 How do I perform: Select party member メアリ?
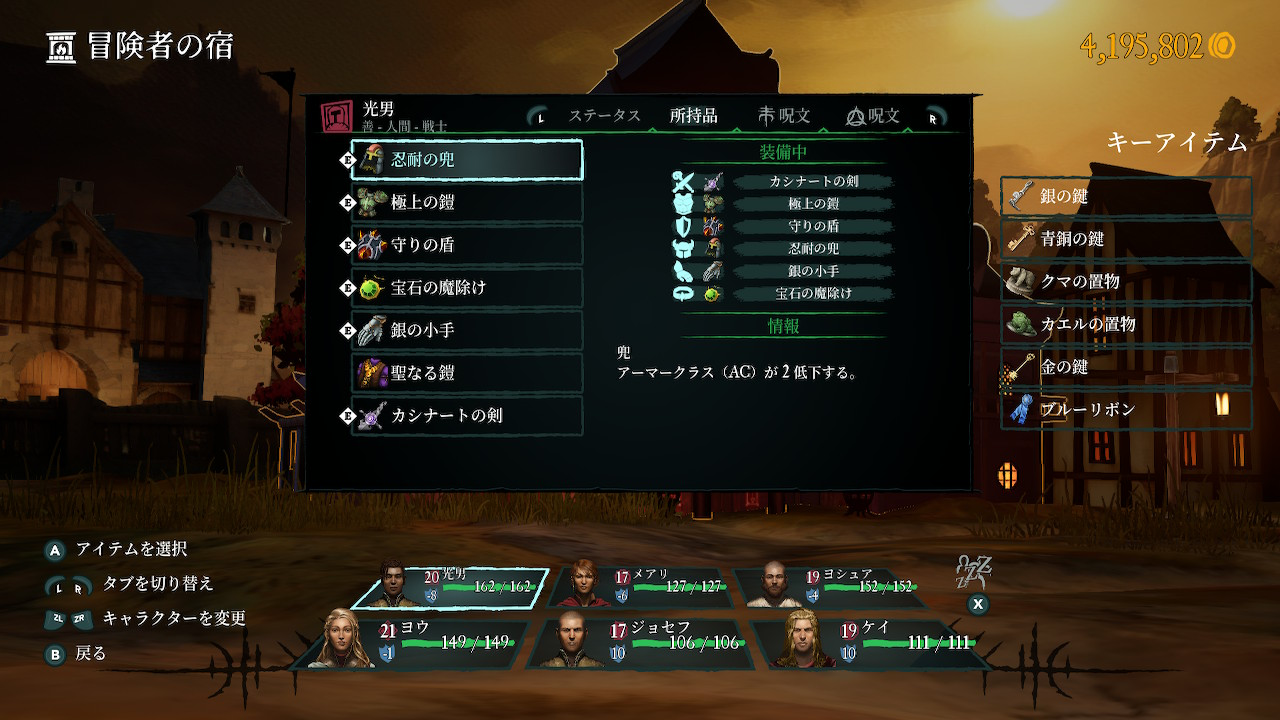[640, 586]
